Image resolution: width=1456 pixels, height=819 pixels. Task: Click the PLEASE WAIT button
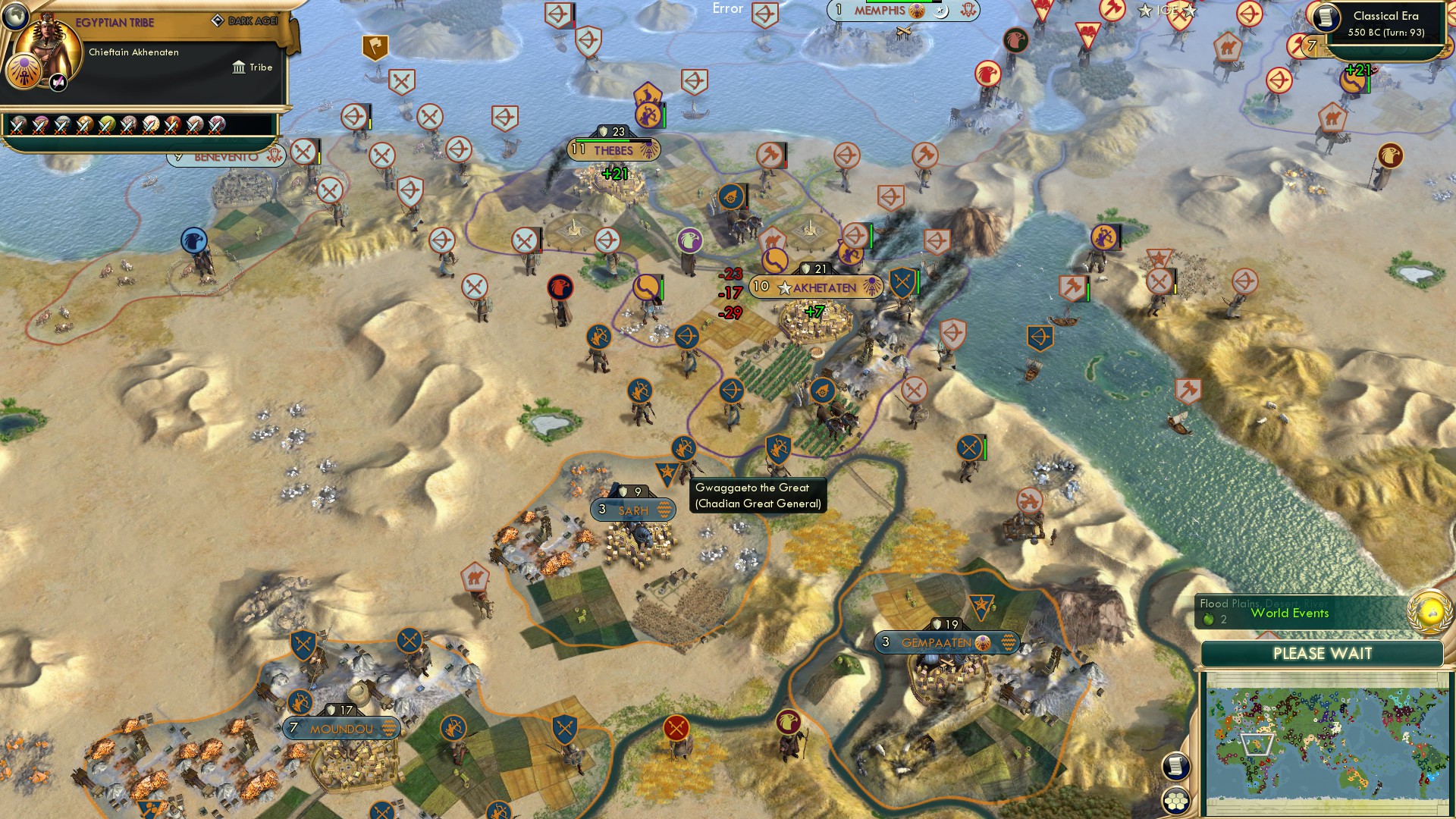click(1323, 653)
